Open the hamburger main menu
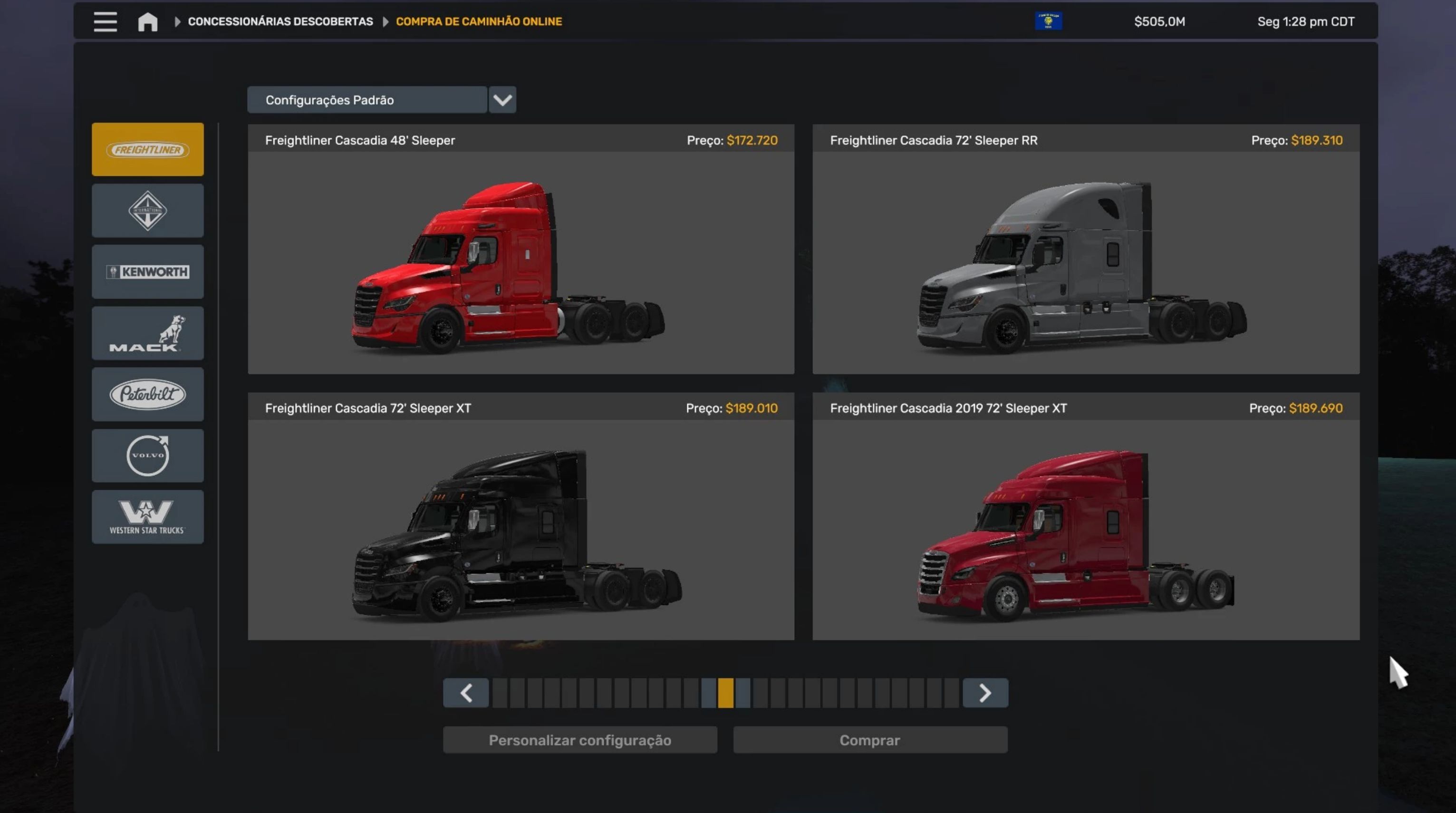This screenshot has height=813, width=1456. coord(105,21)
